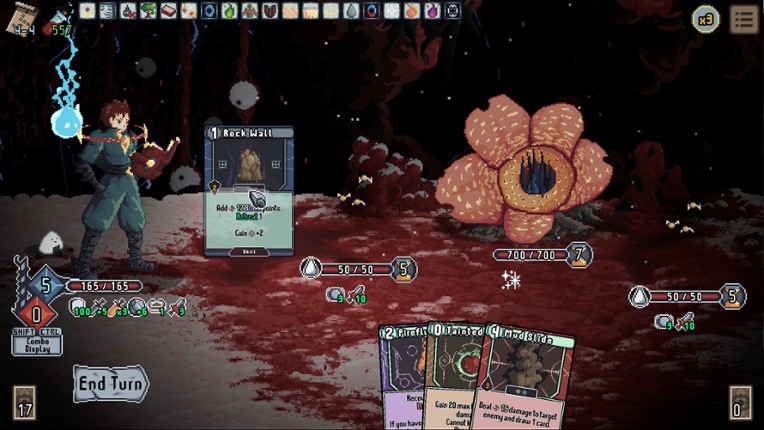
Task: Select the Rock Wall card
Action: pos(249,190)
